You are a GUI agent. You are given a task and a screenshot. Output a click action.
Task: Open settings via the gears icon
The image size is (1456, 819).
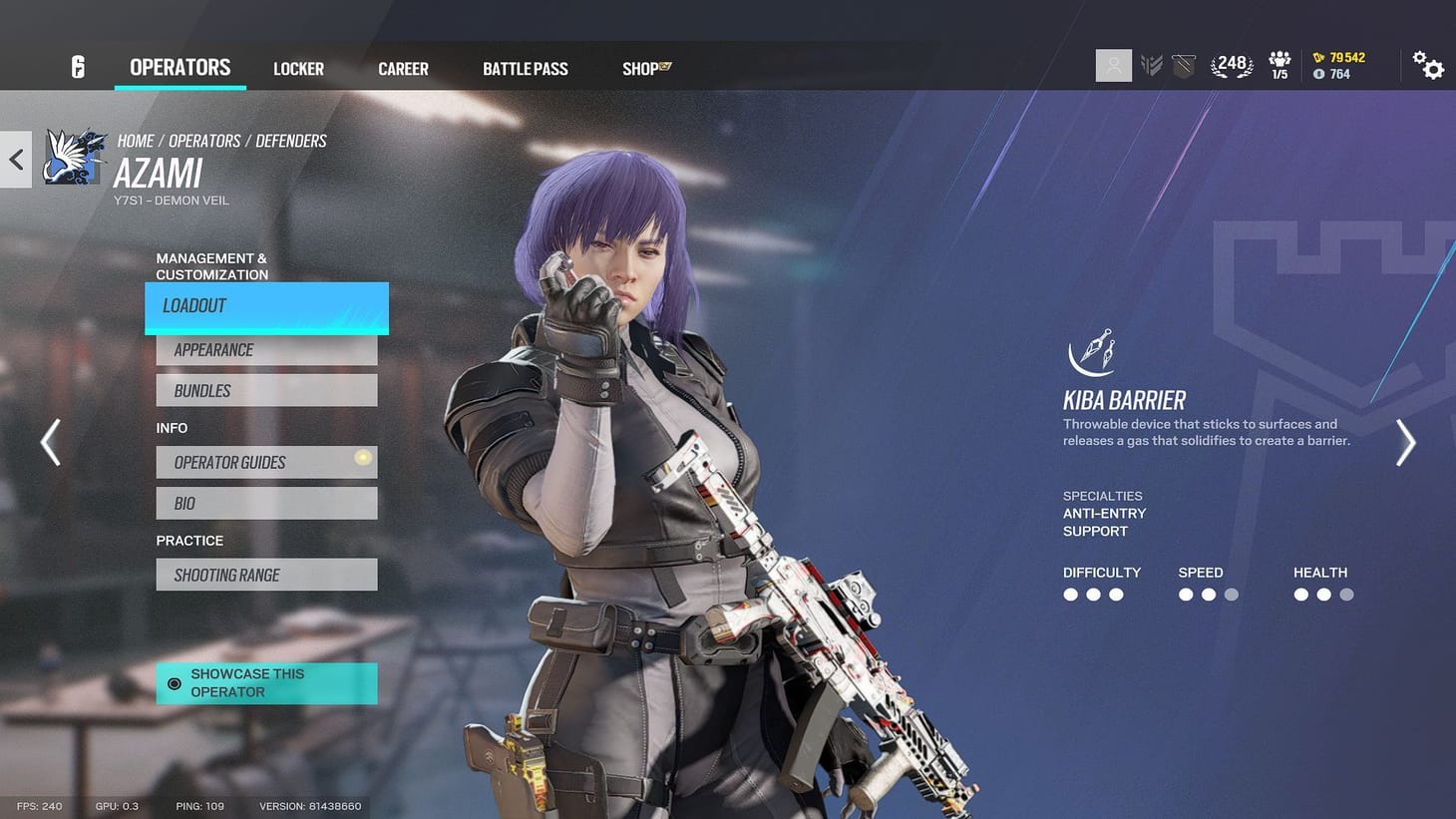pyautogui.click(x=1430, y=64)
